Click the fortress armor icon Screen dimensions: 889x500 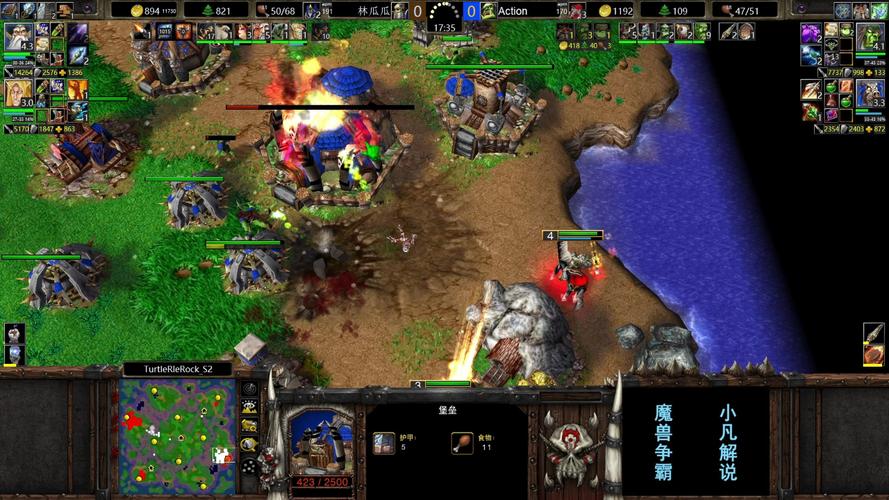(x=384, y=442)
